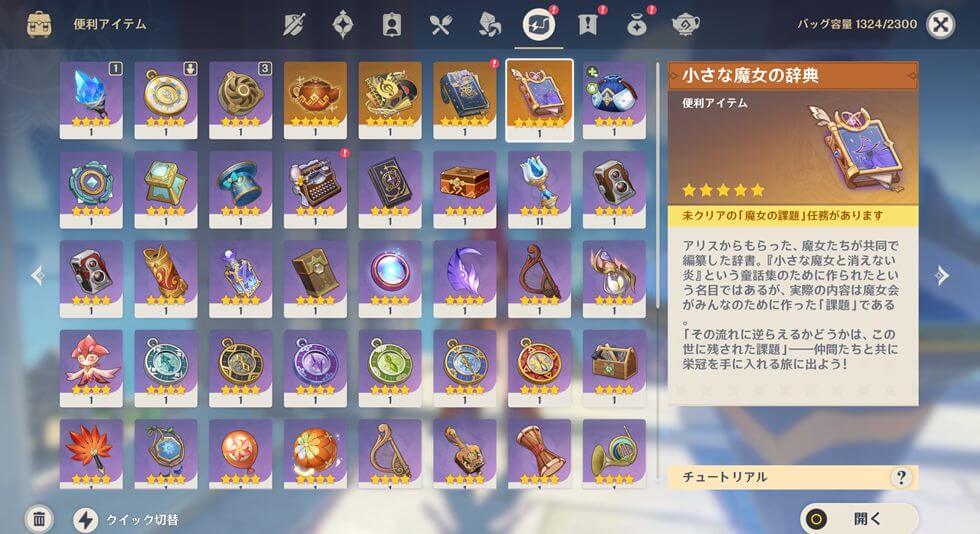Open the food tab
Screen dimensions: 980x534
pos(441,24)
